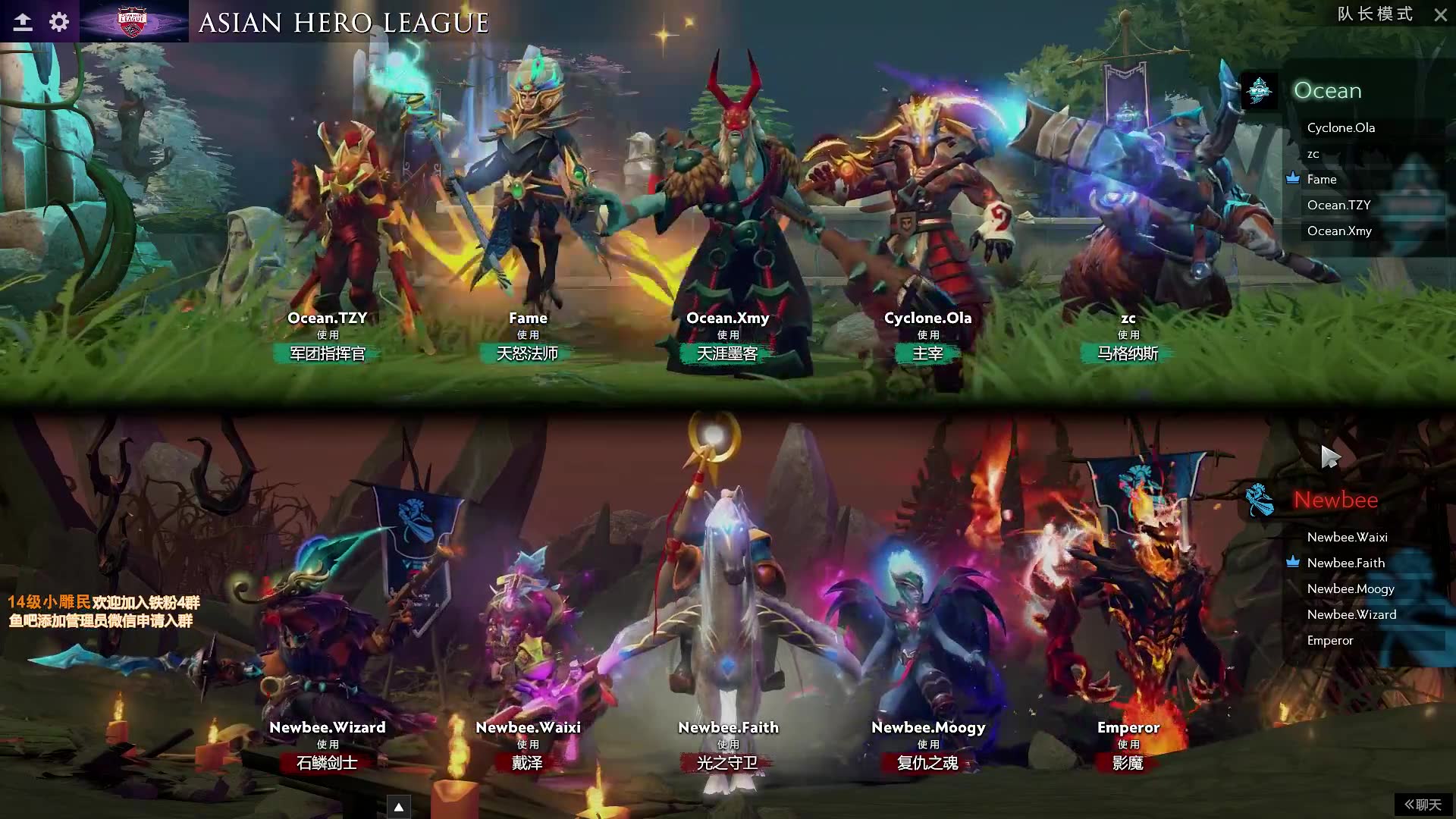This screenshot has width=1456, height=819.
Task: Select Ocean.Xmy from the roster list
Action: pos(1338,231)
